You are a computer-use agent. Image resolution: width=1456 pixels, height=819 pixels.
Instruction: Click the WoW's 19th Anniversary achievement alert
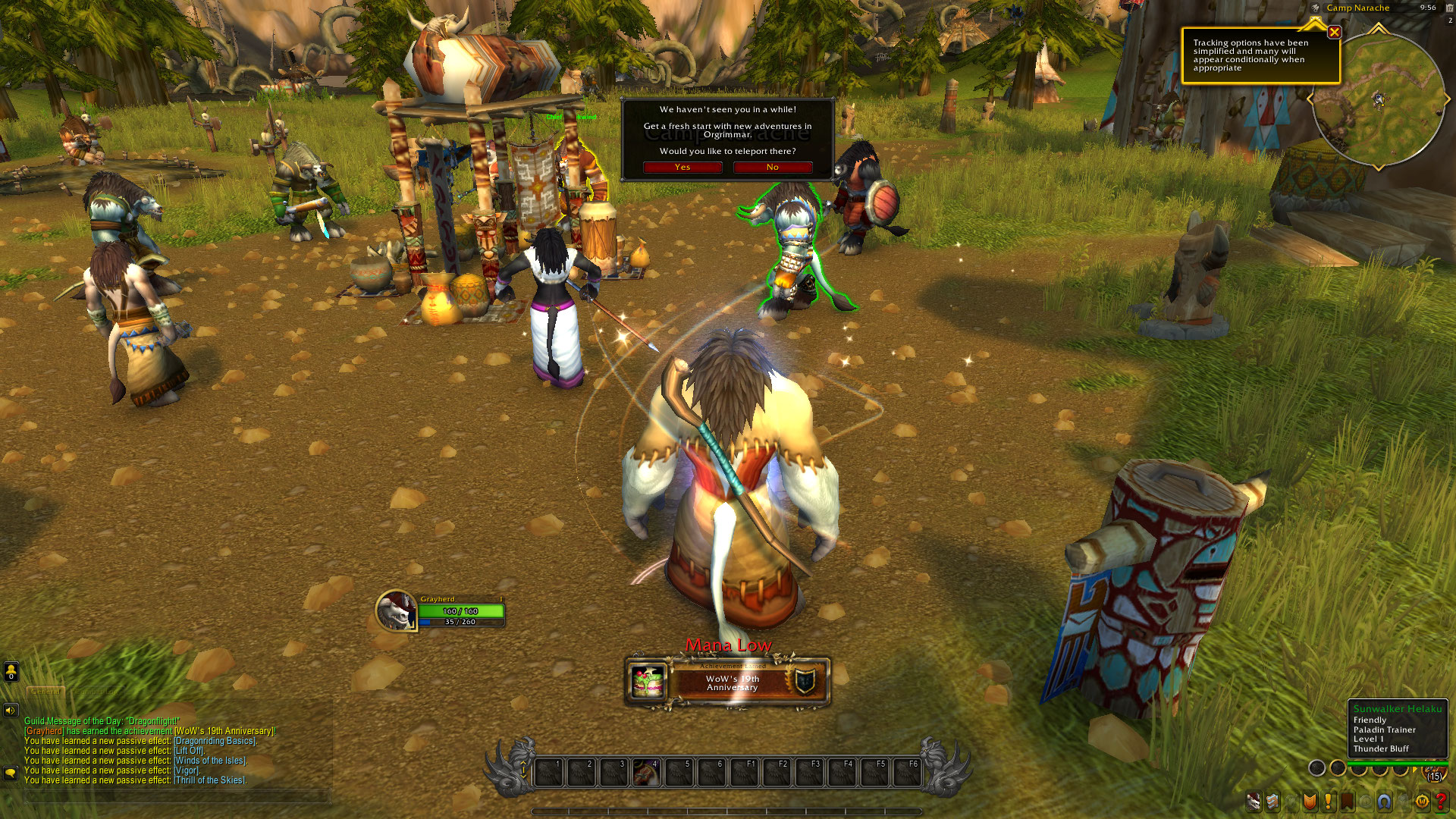(728, 682)
